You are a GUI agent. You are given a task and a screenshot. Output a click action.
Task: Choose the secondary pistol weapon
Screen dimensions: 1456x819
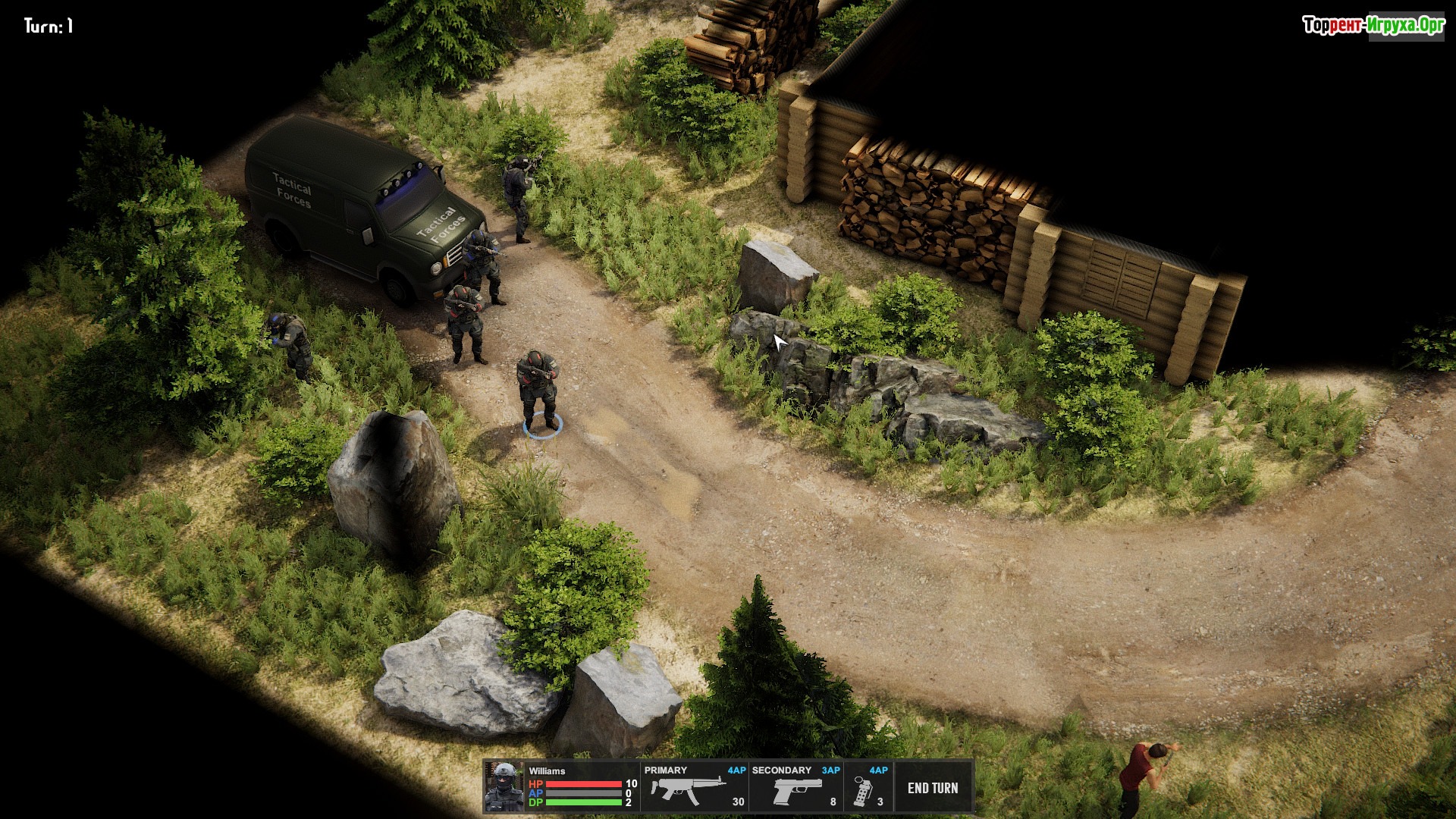tap(795, 789)
